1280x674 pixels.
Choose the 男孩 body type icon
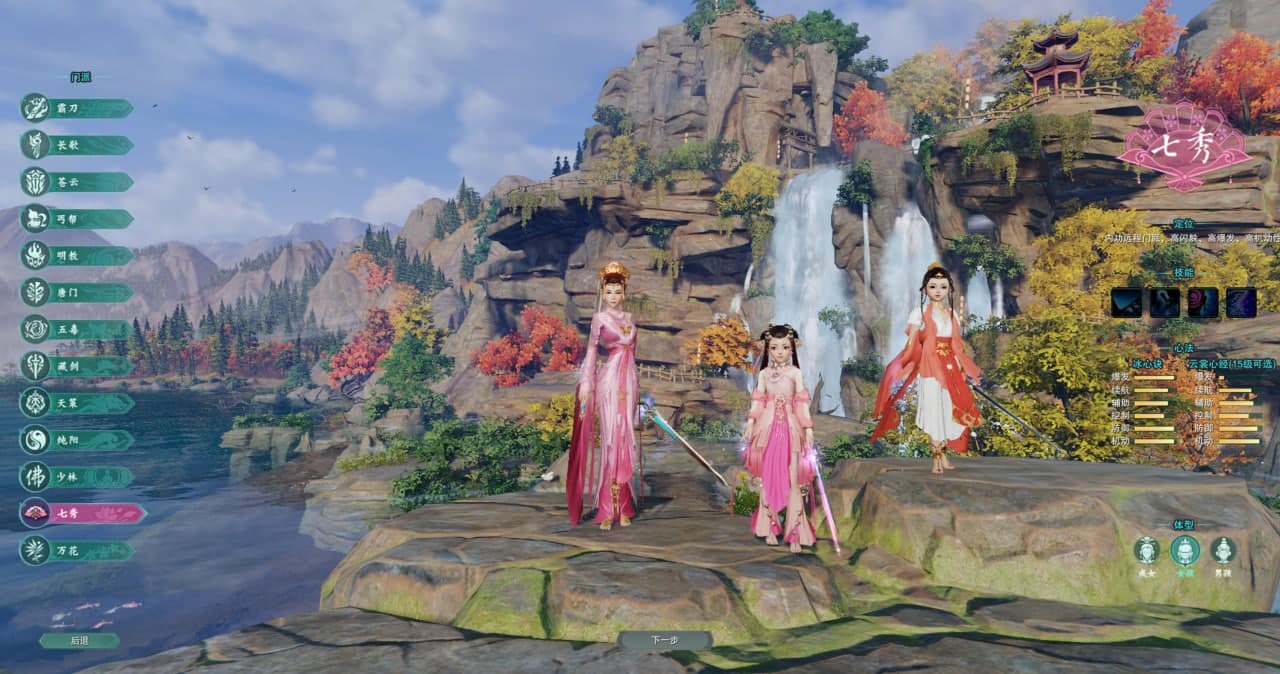[x=1222, y=550]
